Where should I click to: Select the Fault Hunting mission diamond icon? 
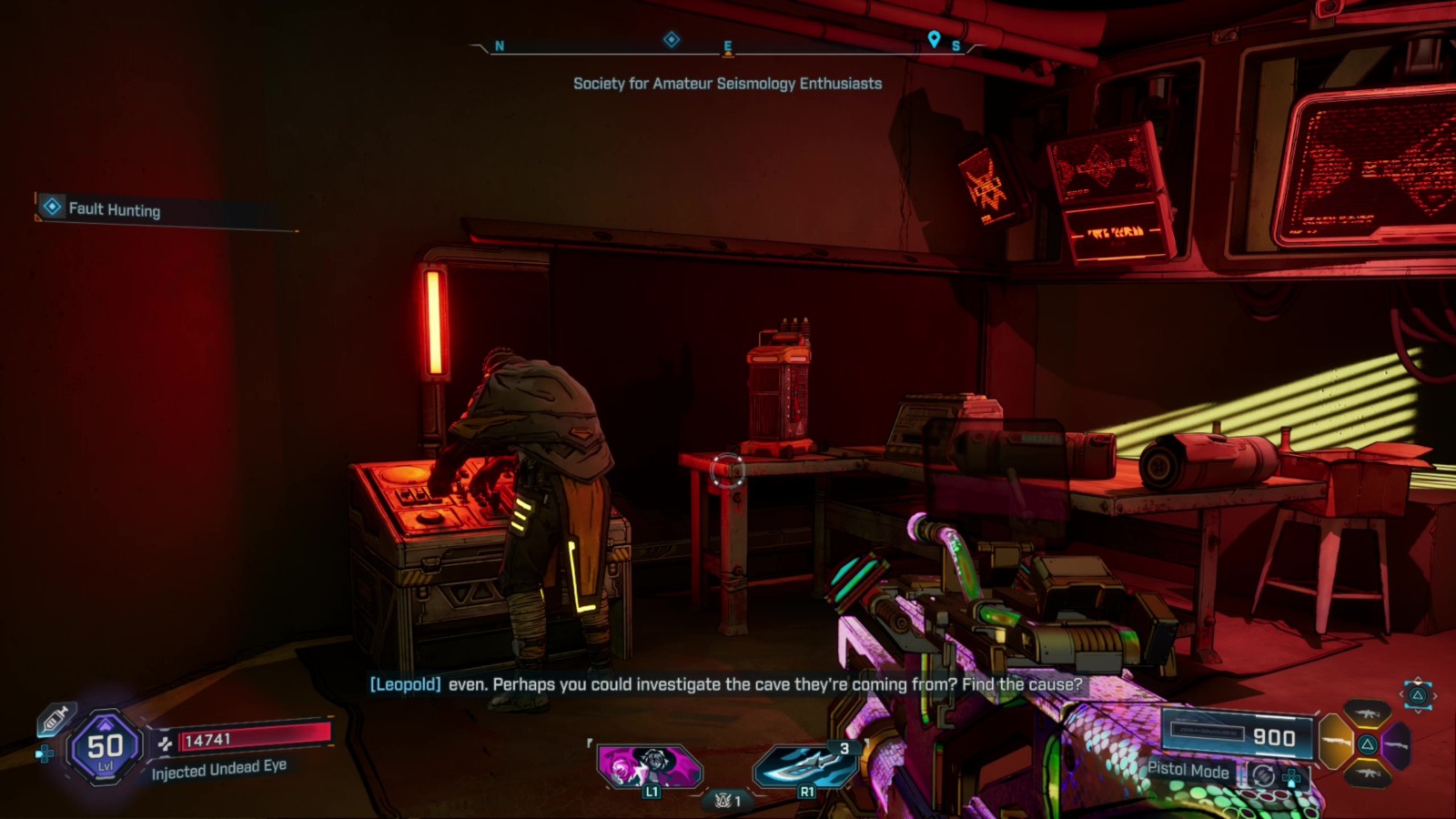pos(50,210)
